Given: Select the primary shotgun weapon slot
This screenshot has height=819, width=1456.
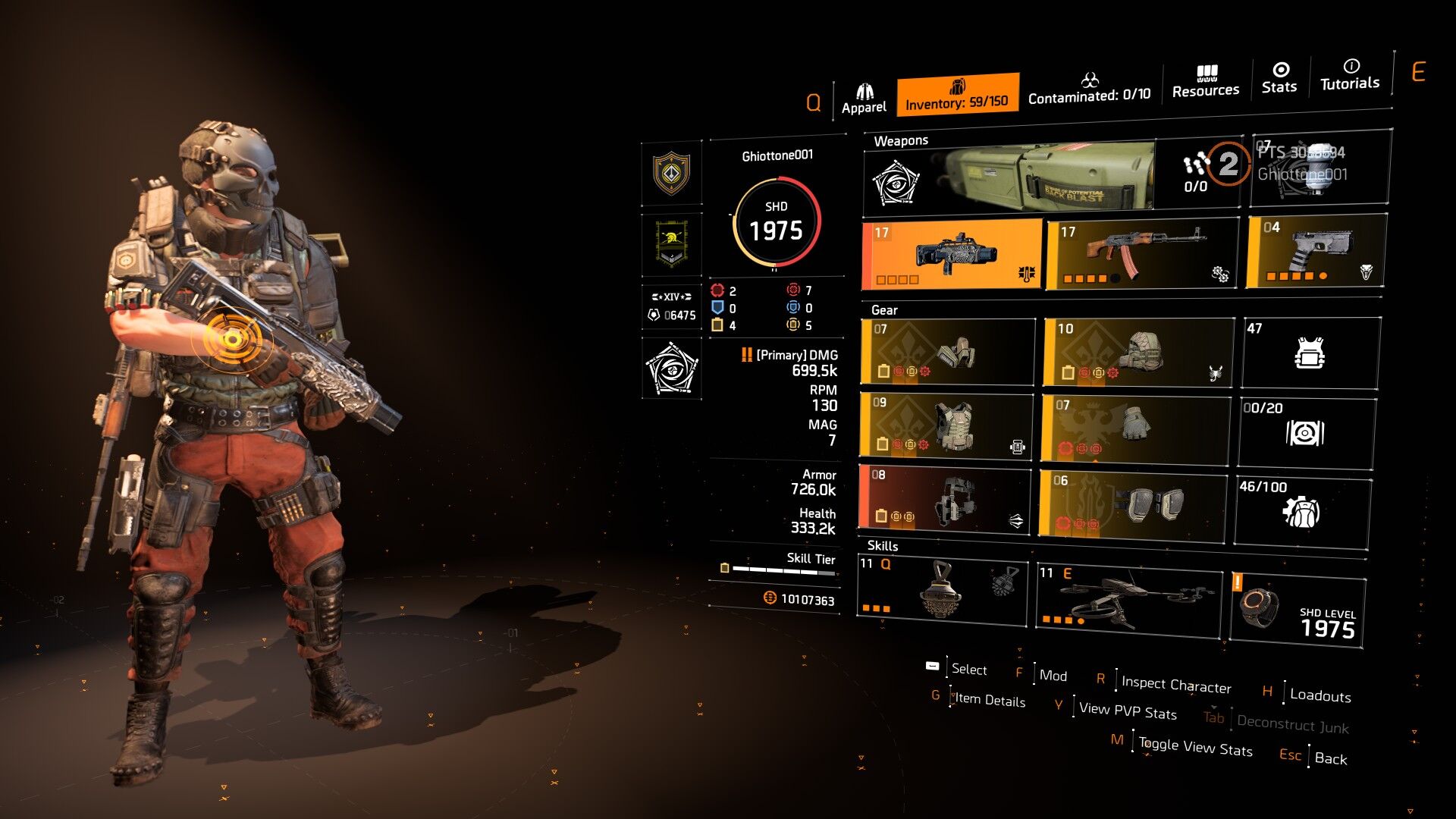Looking at the screenshot, I should (952, 255).
